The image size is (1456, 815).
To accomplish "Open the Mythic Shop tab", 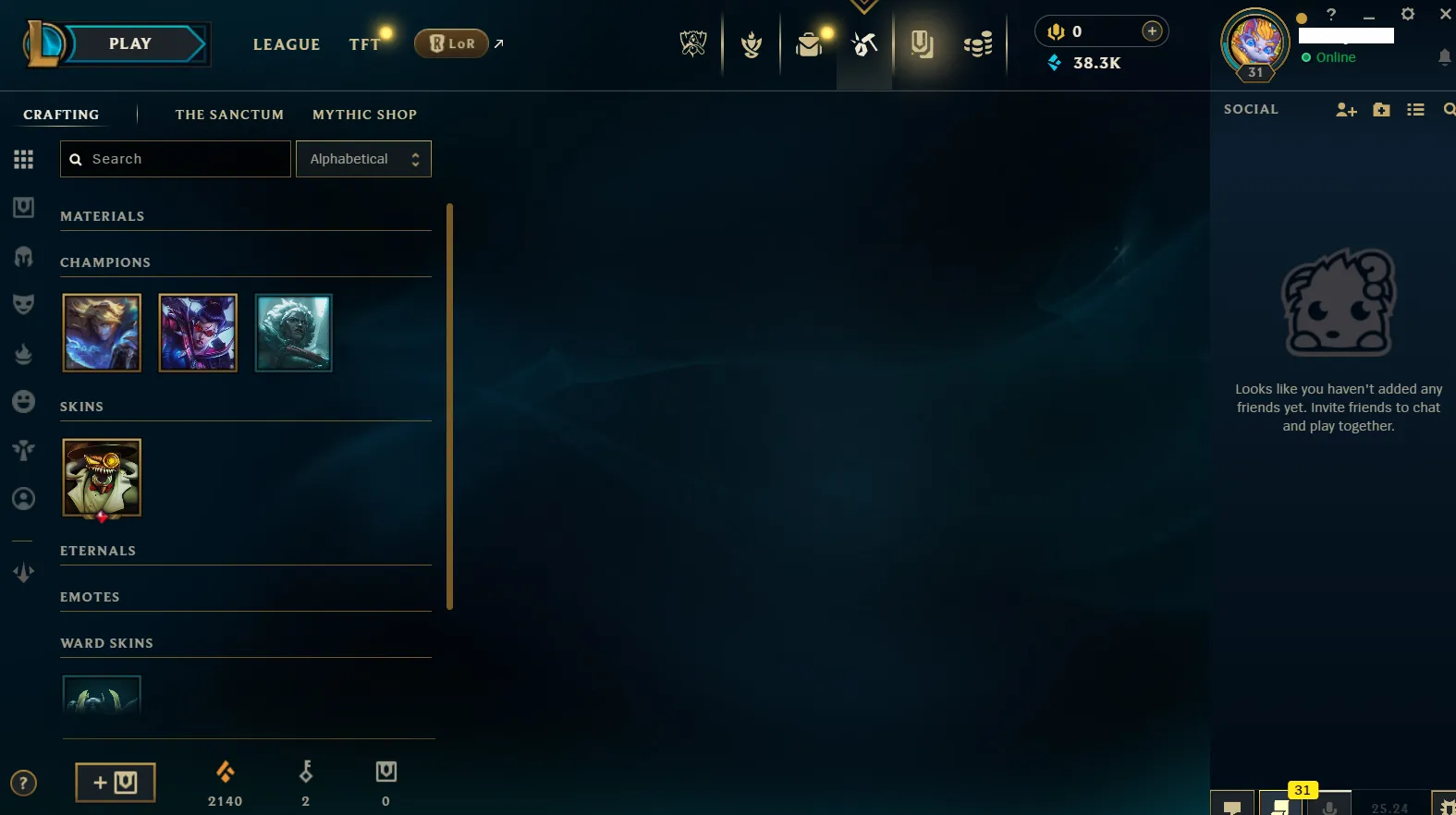I will coord(365,115).
